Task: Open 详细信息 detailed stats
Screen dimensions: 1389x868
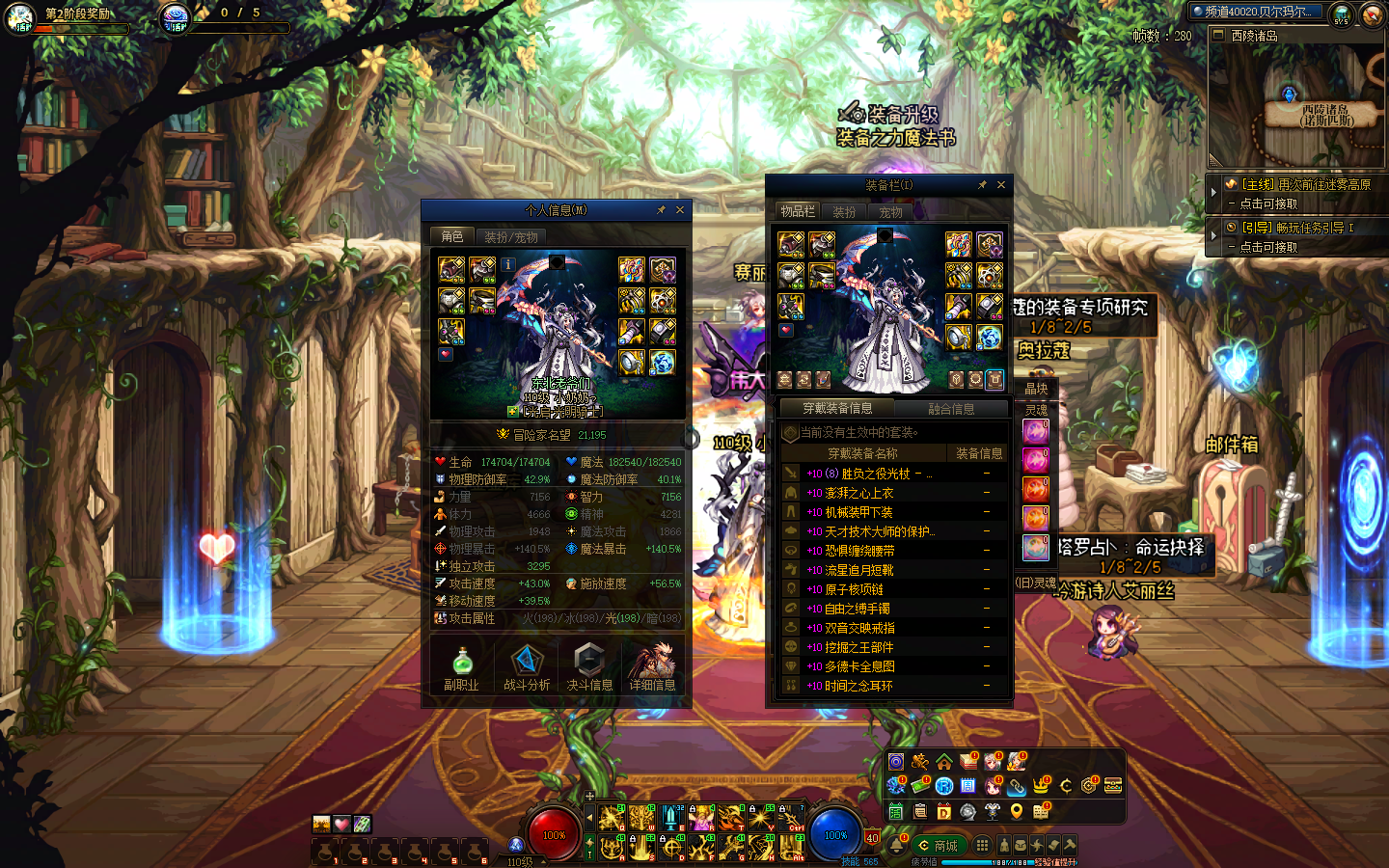Action: click(x=652, y=668)
